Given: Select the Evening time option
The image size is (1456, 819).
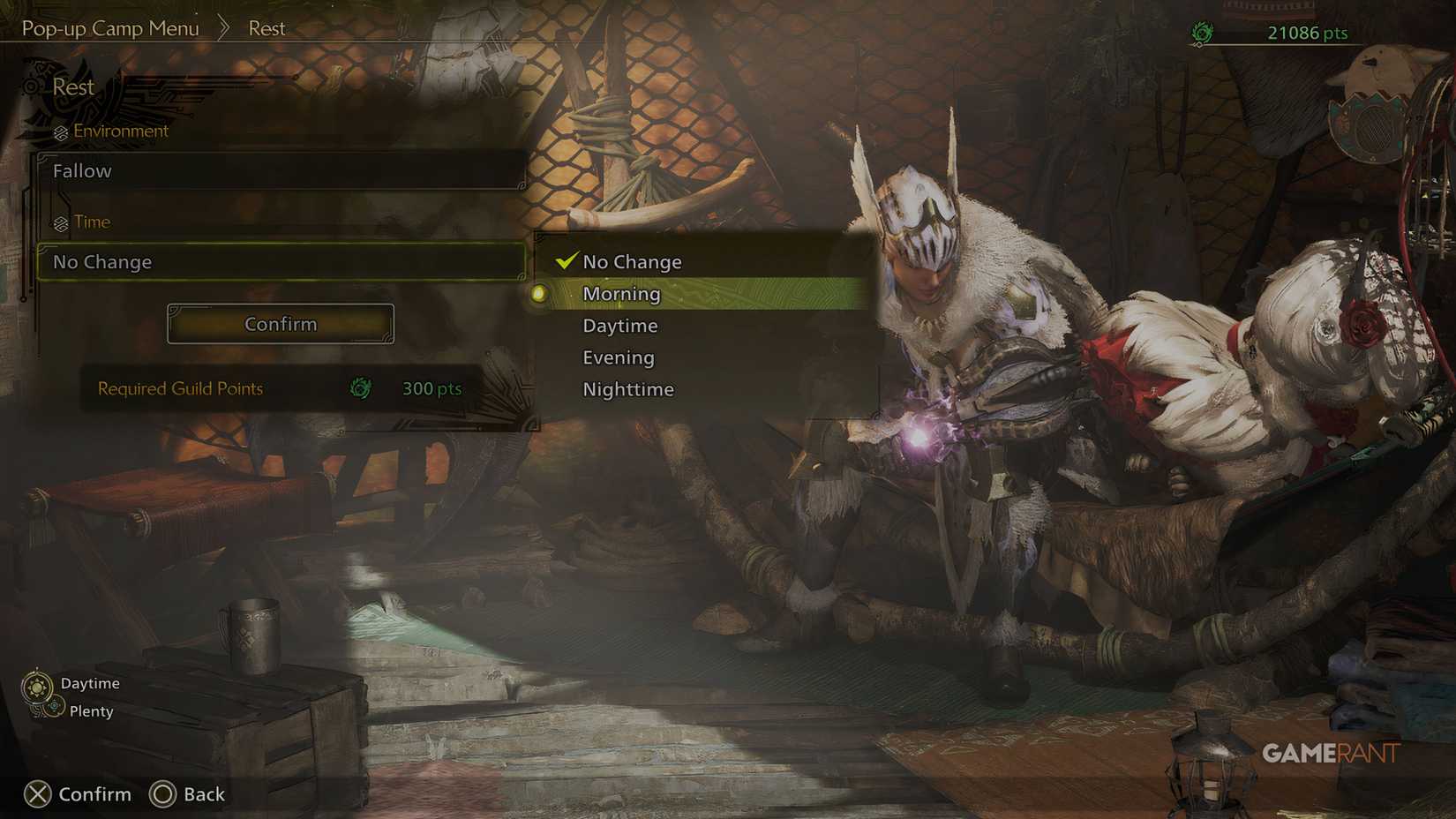Looking at the screenshot, I should pos(618,357).
